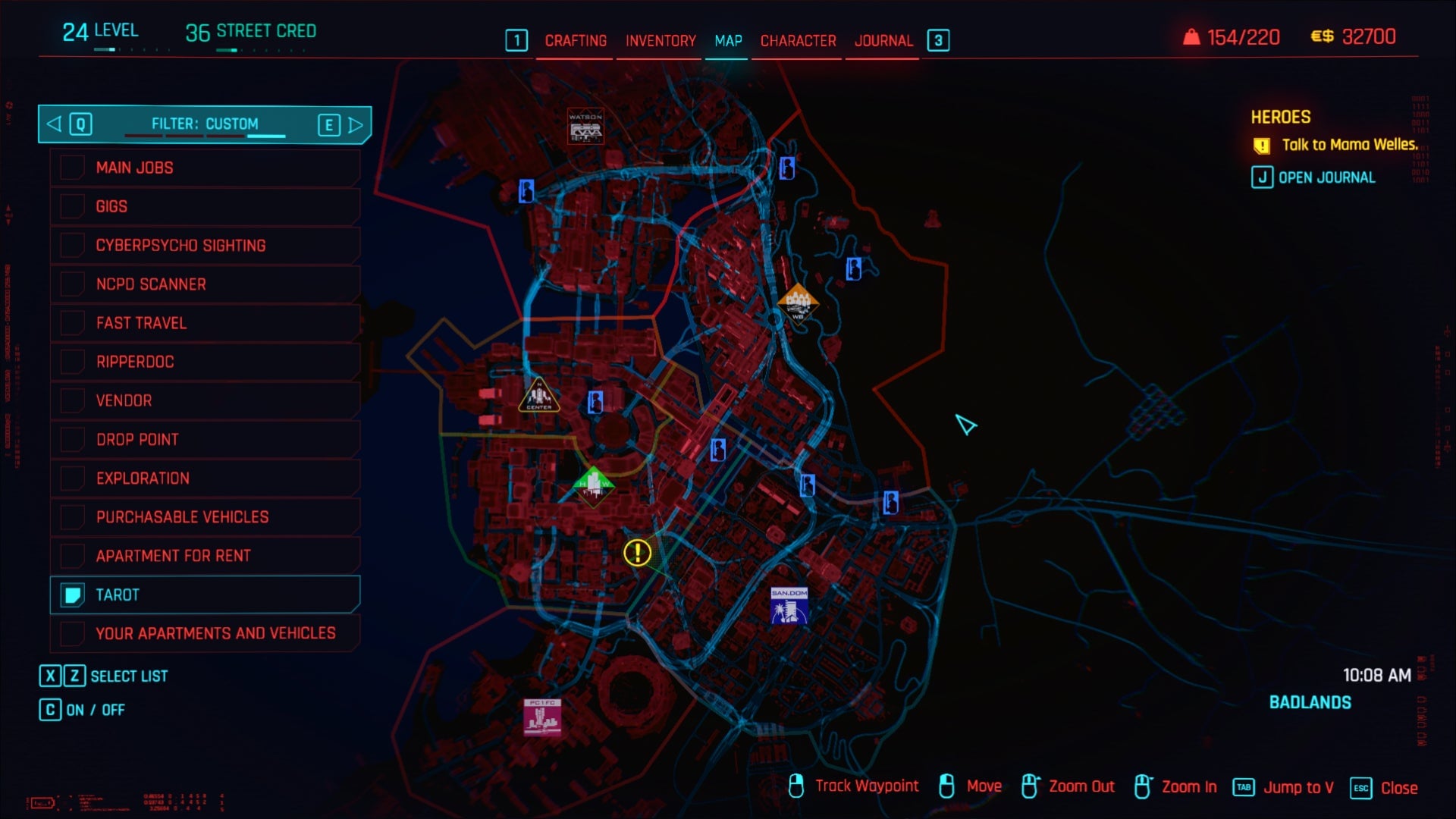Screen dimensions: 1456x819
Task: Click the green H&W district marker
Action: 595,488
